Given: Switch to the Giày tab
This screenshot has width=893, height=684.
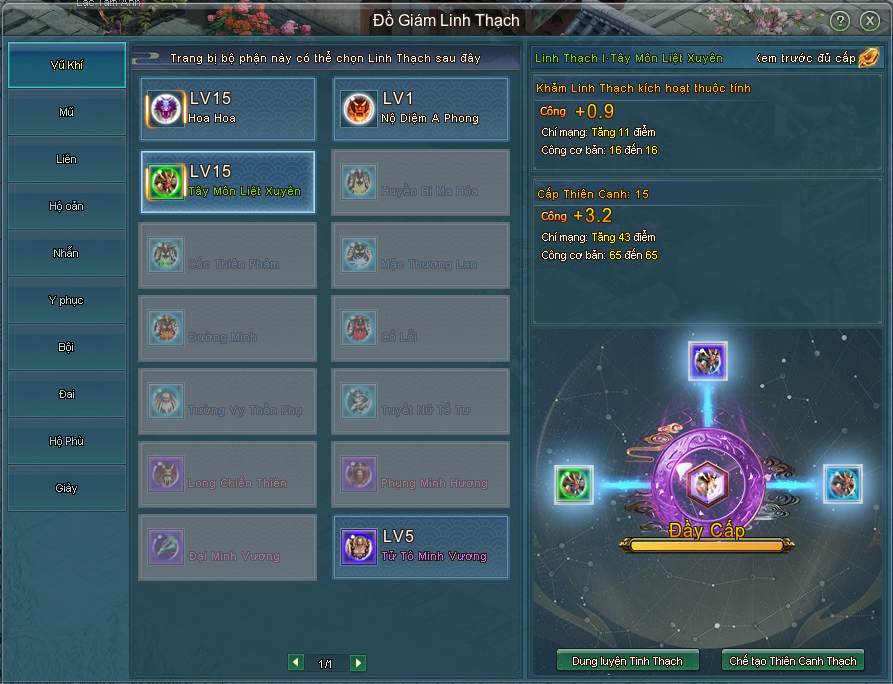Looking at the screenshot, I should pos(67,488).
